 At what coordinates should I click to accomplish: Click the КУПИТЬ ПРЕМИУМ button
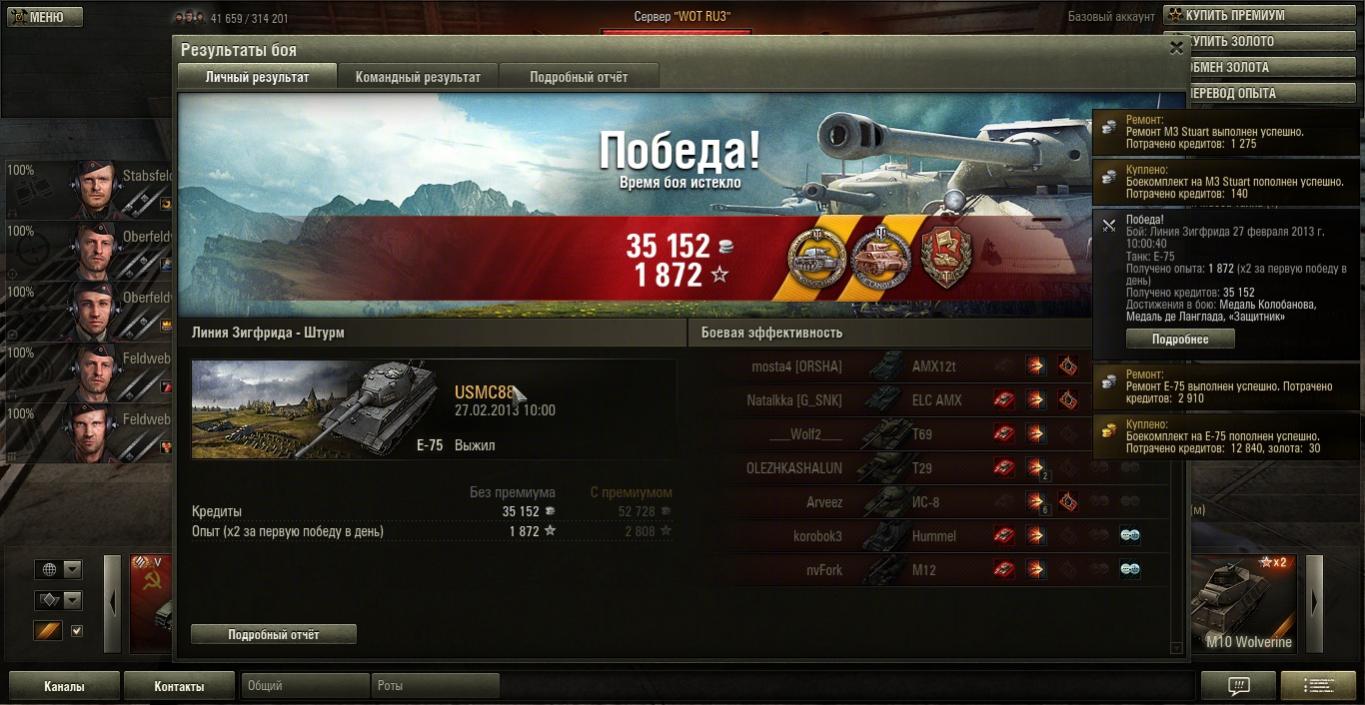click(1261, 16)
